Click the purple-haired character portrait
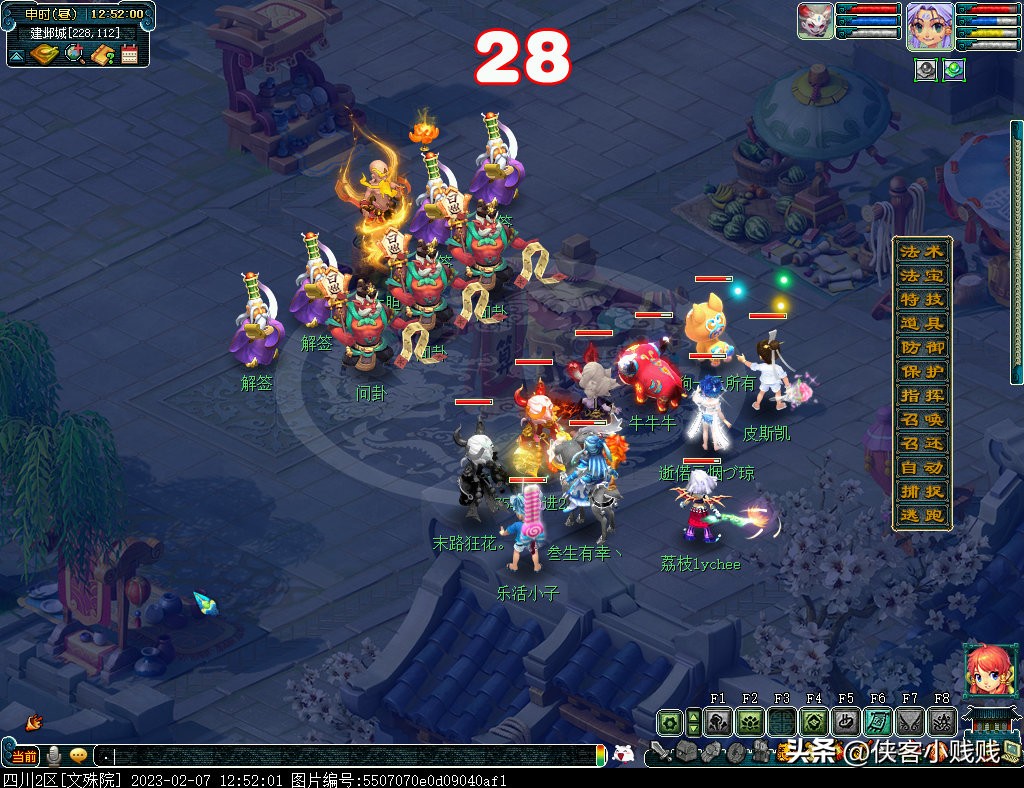The height and width of the screenshot is (788, 1024). click(x=929, y=25)
